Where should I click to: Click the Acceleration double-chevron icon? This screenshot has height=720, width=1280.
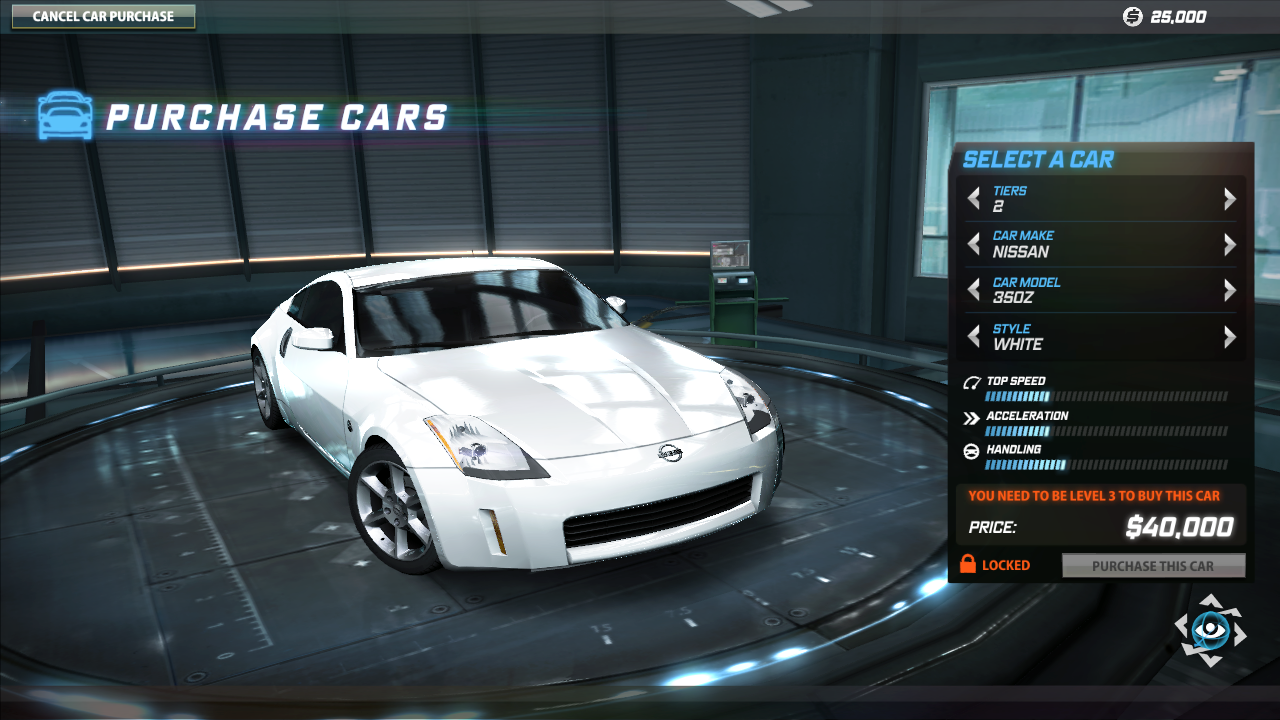pos(969,417)
